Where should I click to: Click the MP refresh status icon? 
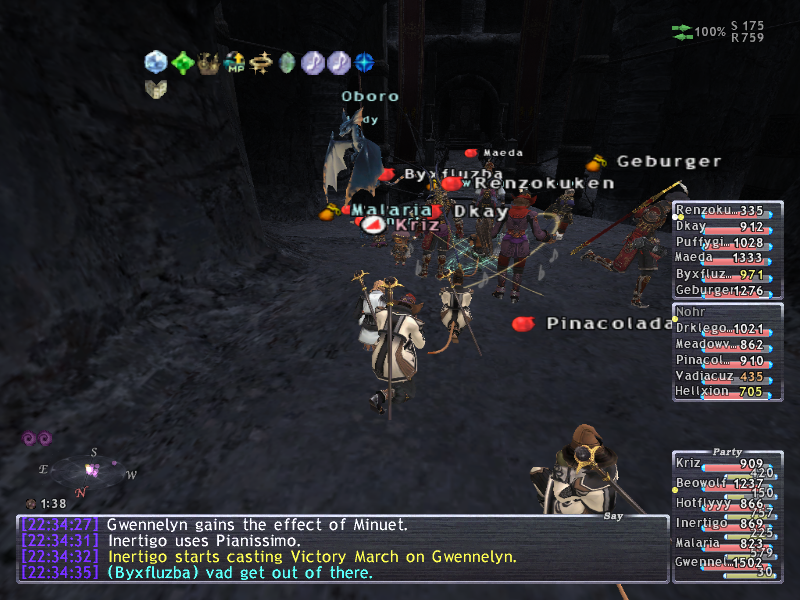pos(235,63)
